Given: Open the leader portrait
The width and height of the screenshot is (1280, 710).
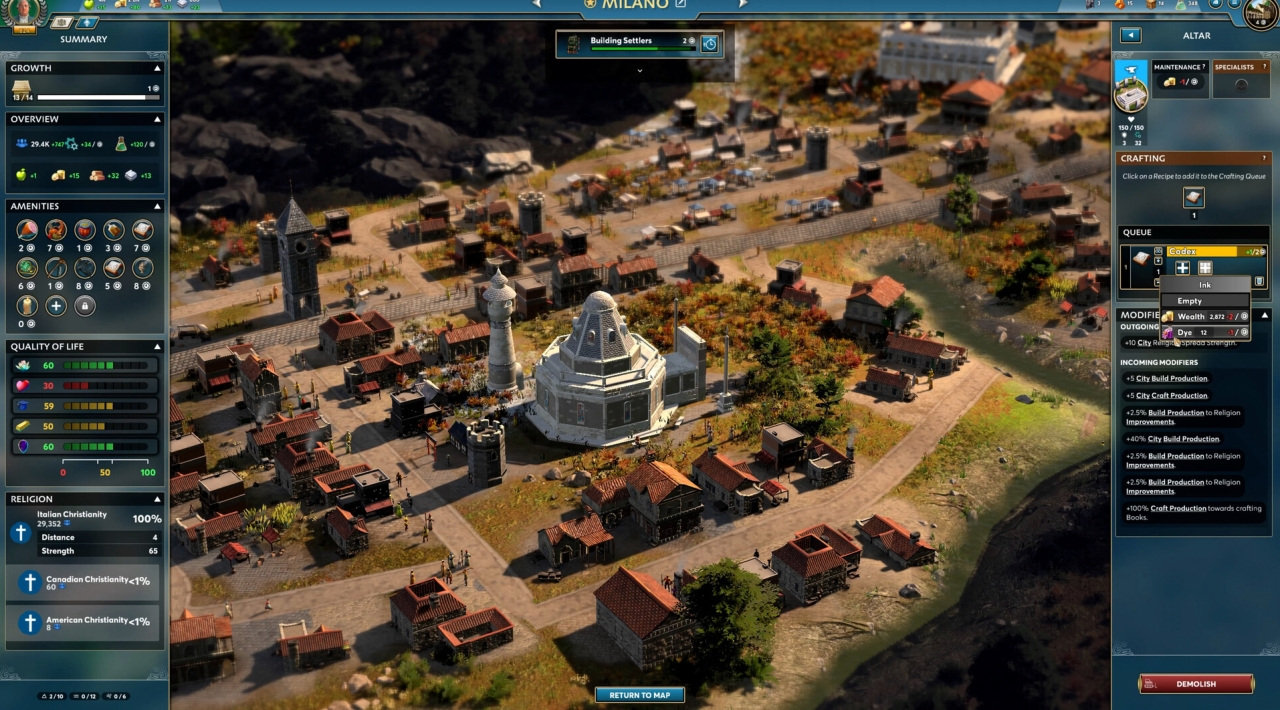Looking at the screenshot, I should [26, 12].
